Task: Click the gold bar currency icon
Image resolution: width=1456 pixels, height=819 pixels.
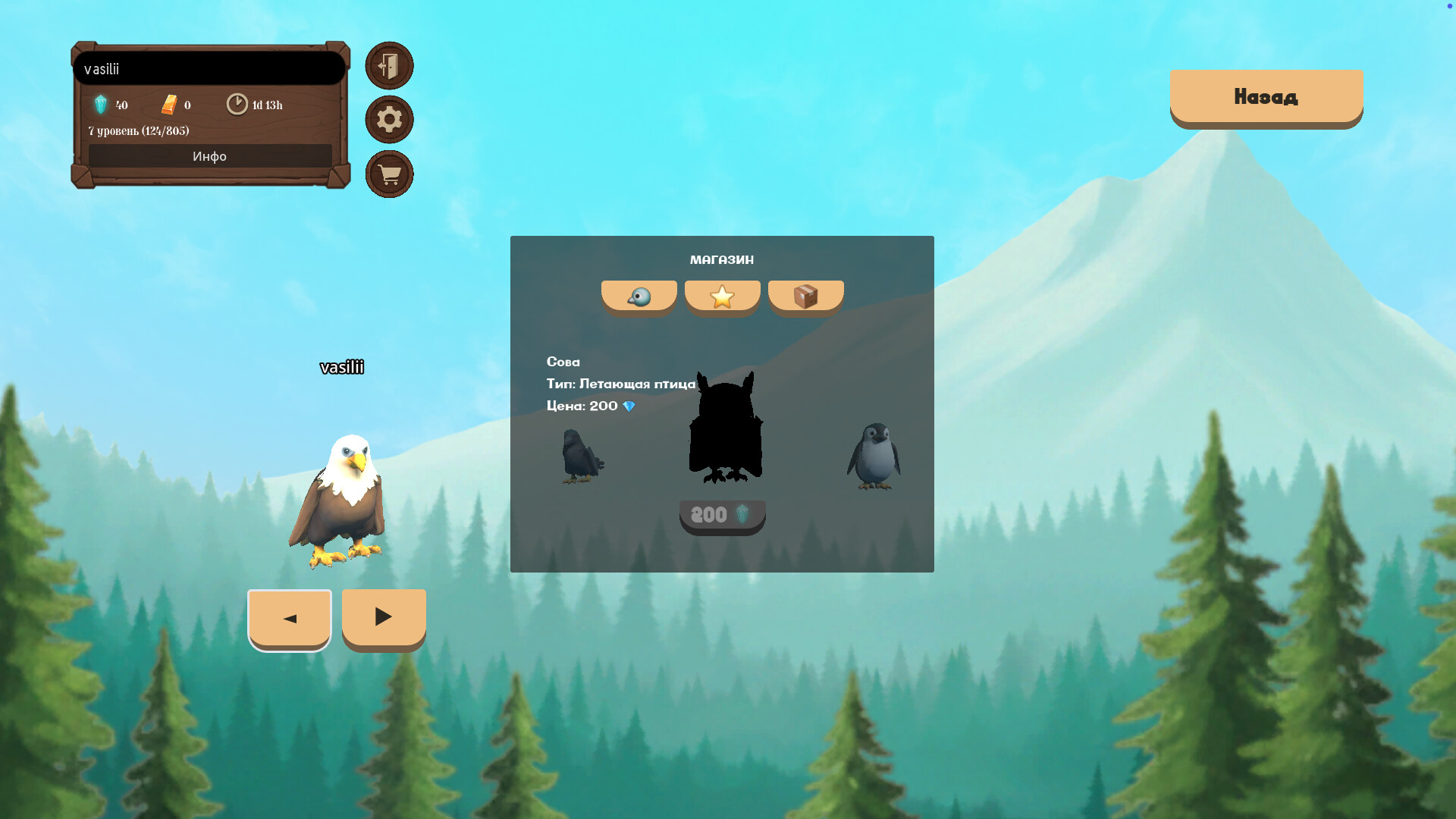Action: (x=168, y=104)
